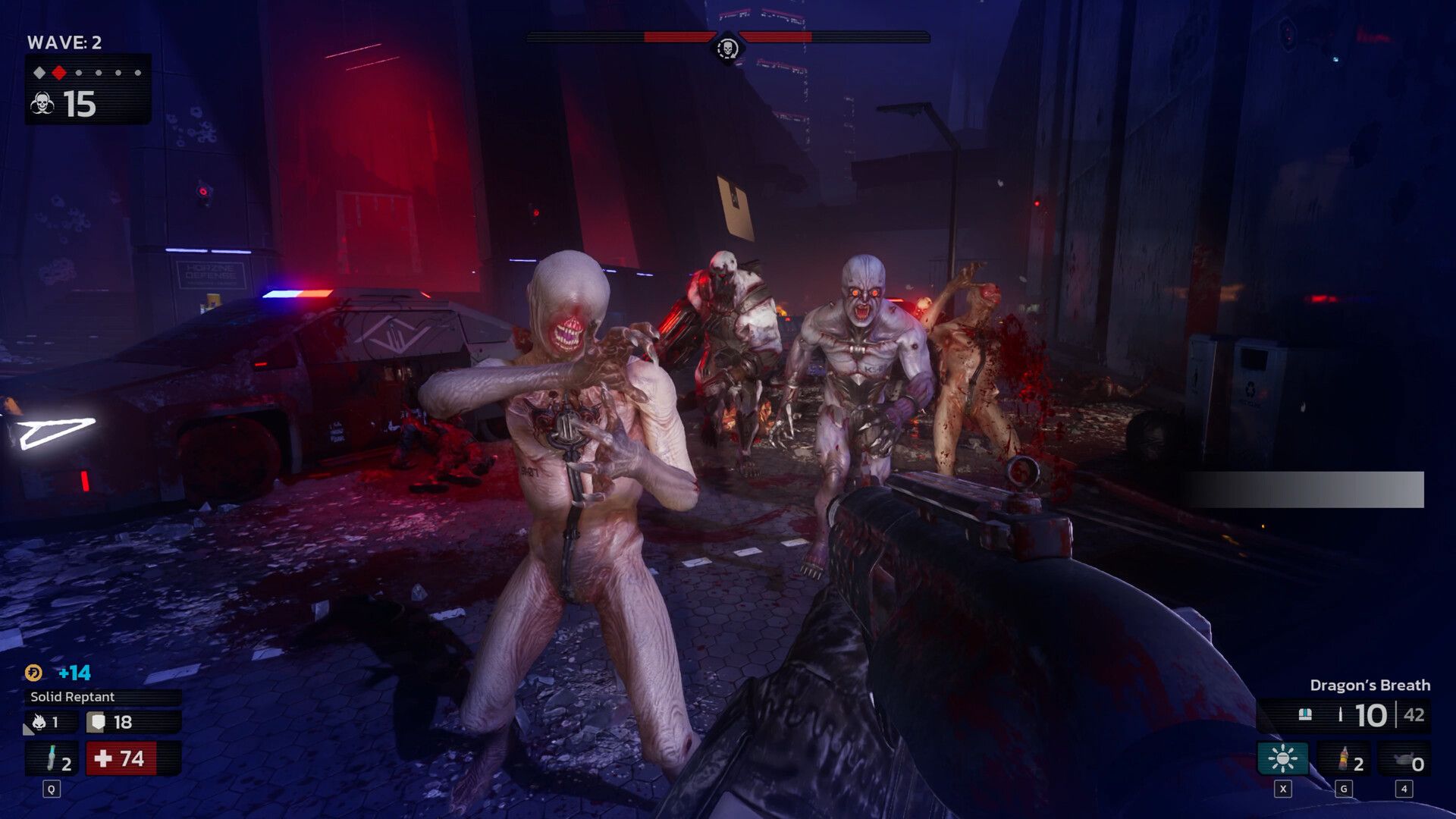The height and width of the screenshot is (819, 1456).
Task: Click the red boss health bar
Action: (x=675, y=34)
